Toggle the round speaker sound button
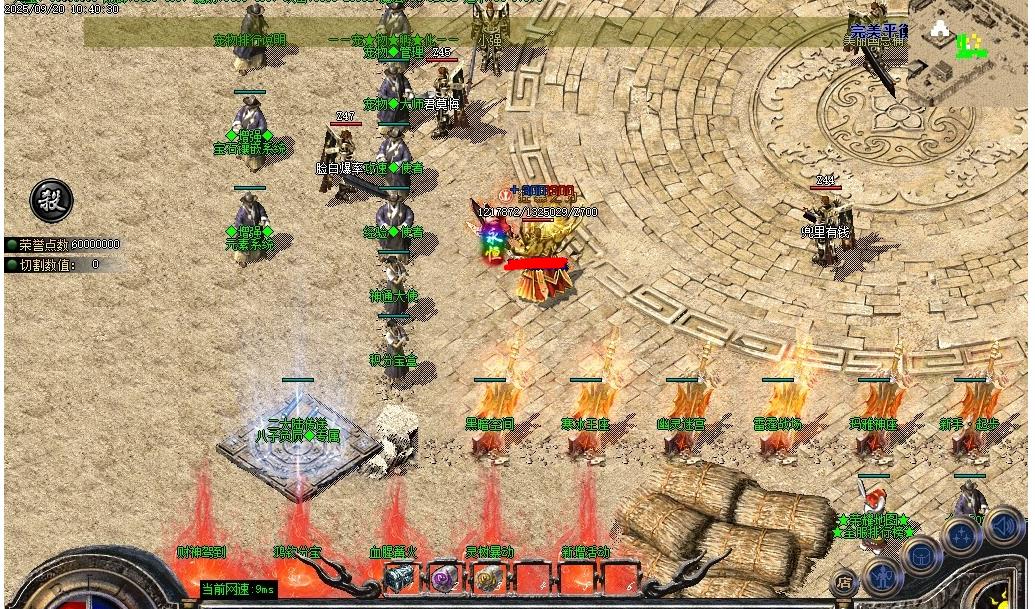The height and width of the screenshot is (609, 1035). point(1004,526)
